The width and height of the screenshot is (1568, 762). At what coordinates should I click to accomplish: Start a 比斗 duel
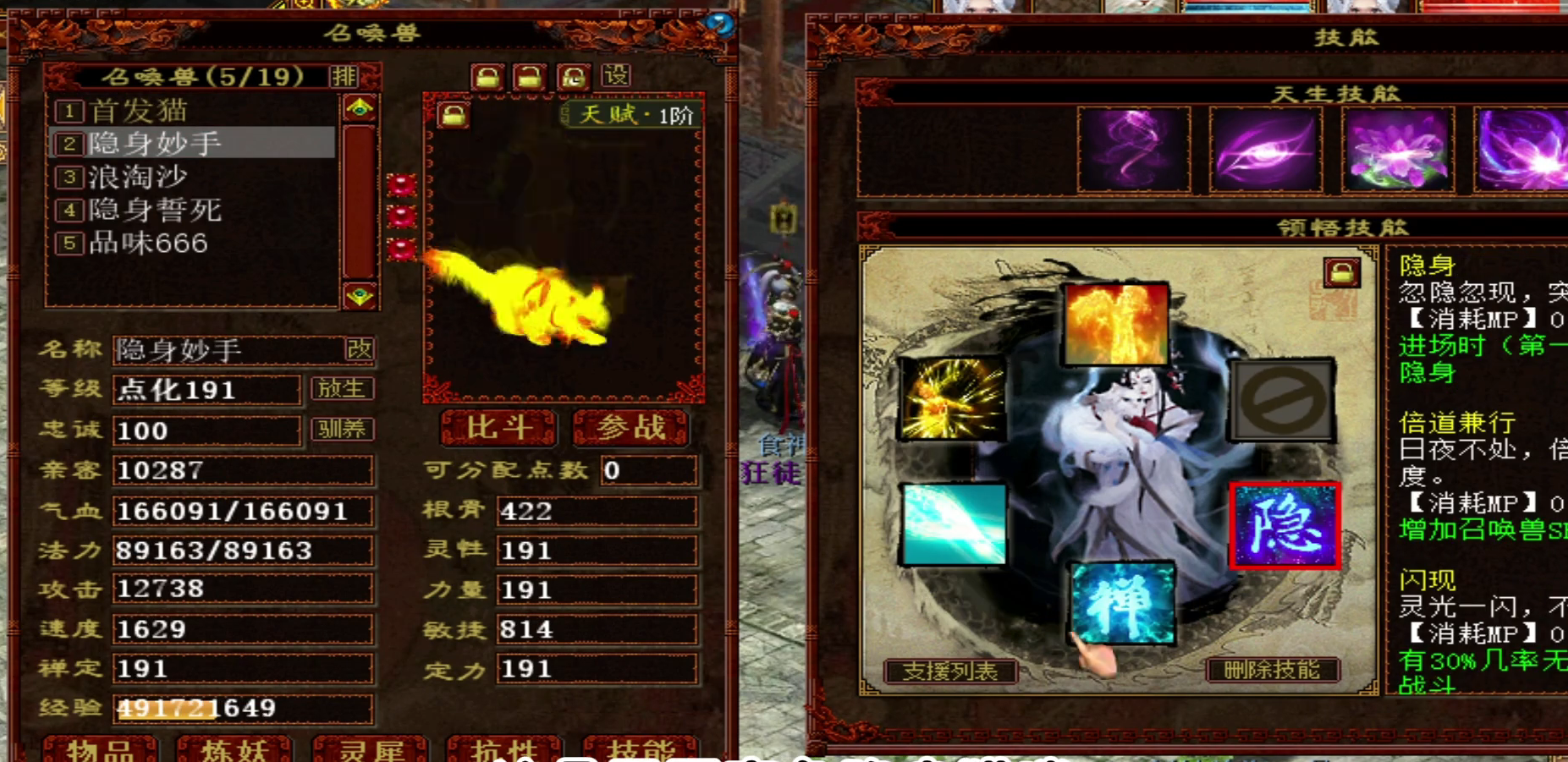(498, 428)
